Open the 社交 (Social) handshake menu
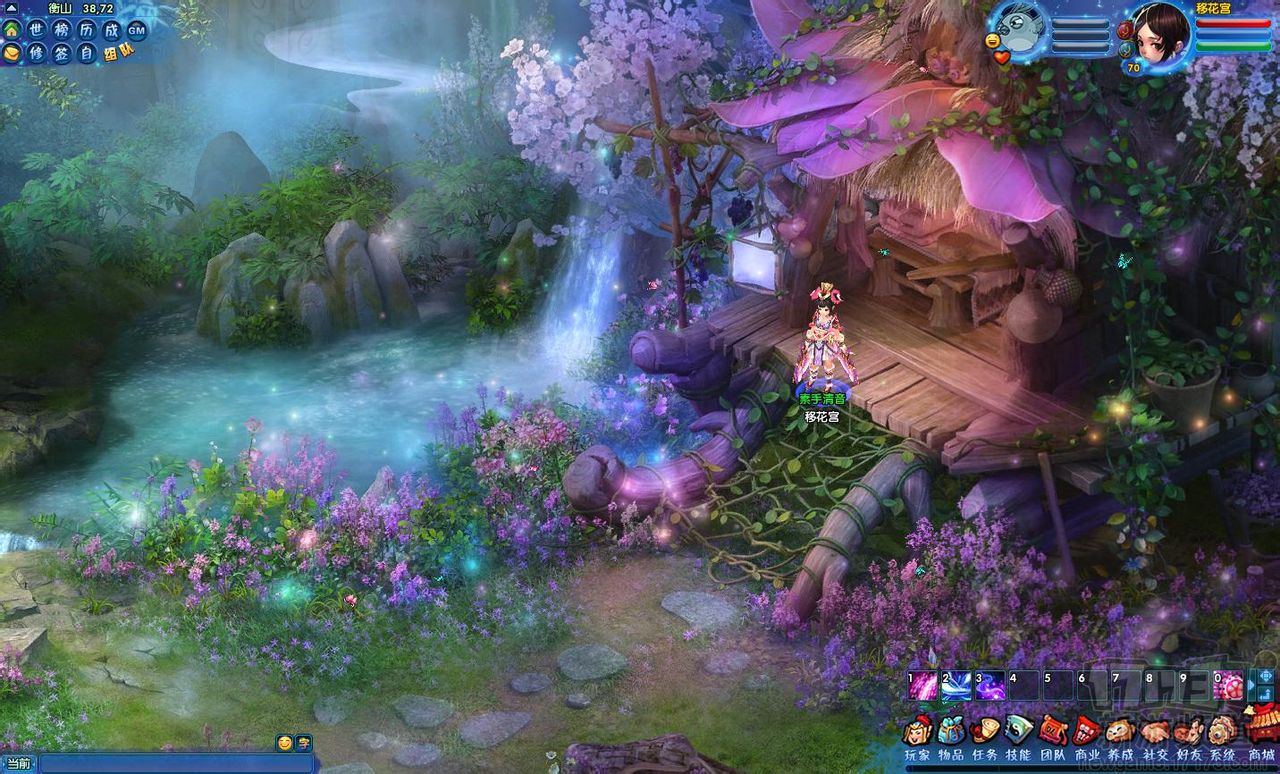Image resolution: width=1280 pixels, height=774 pixels. click(x=1156, y=731)
